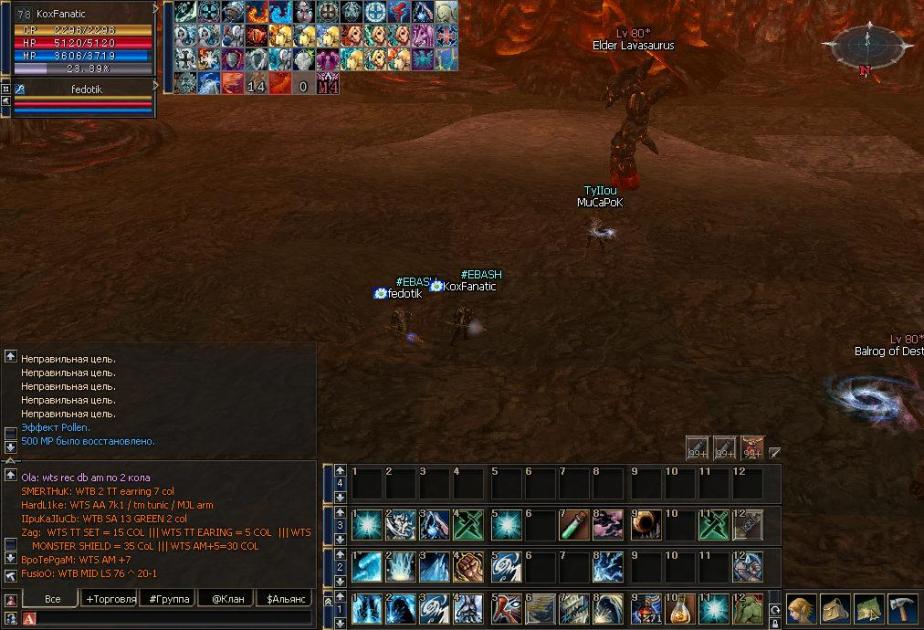
Task: Show the $Альянс chat tab
Action: (x=284, y=599)
